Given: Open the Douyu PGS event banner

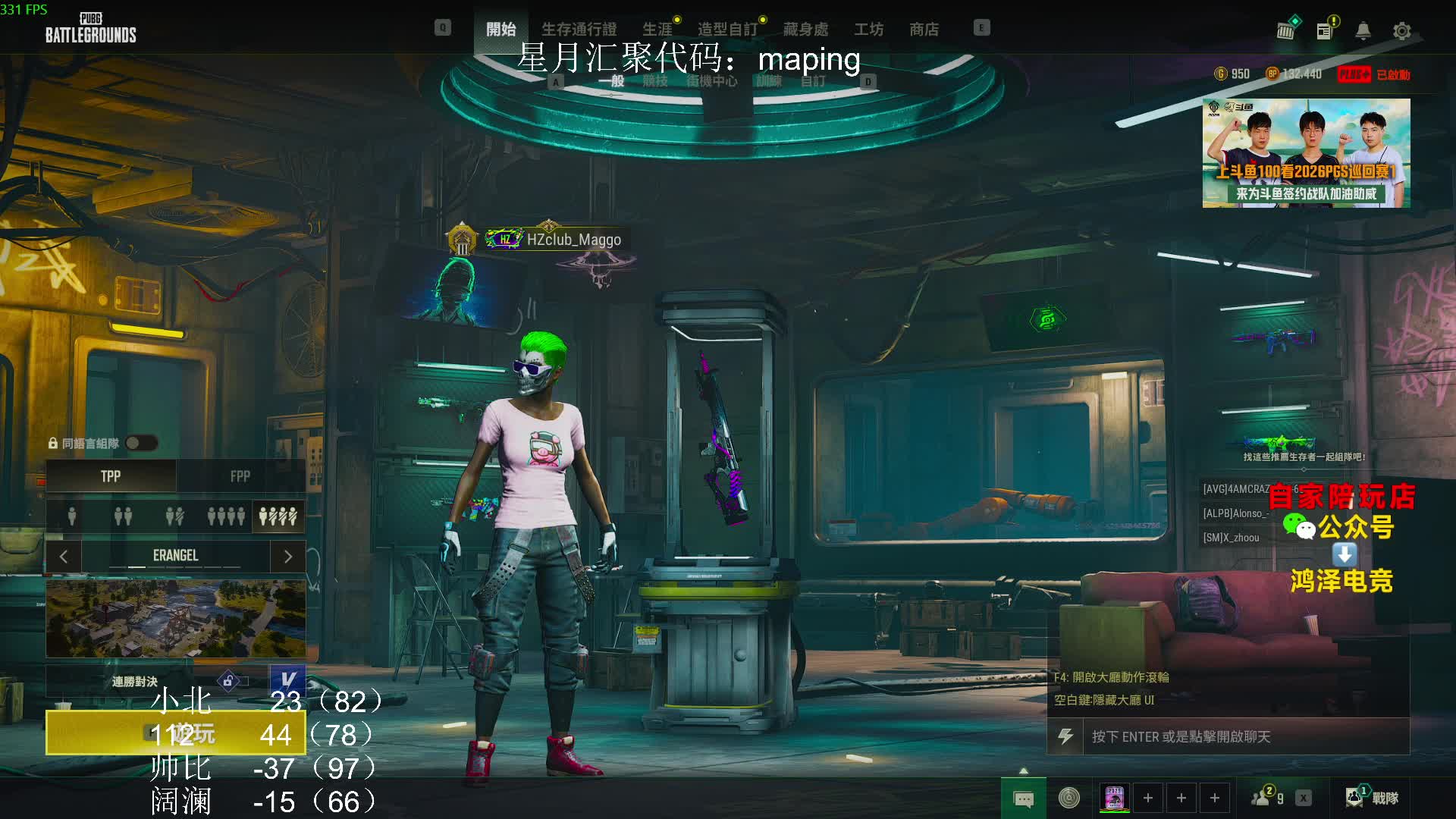Looking at the screenshot, I should click(1306, 152).
